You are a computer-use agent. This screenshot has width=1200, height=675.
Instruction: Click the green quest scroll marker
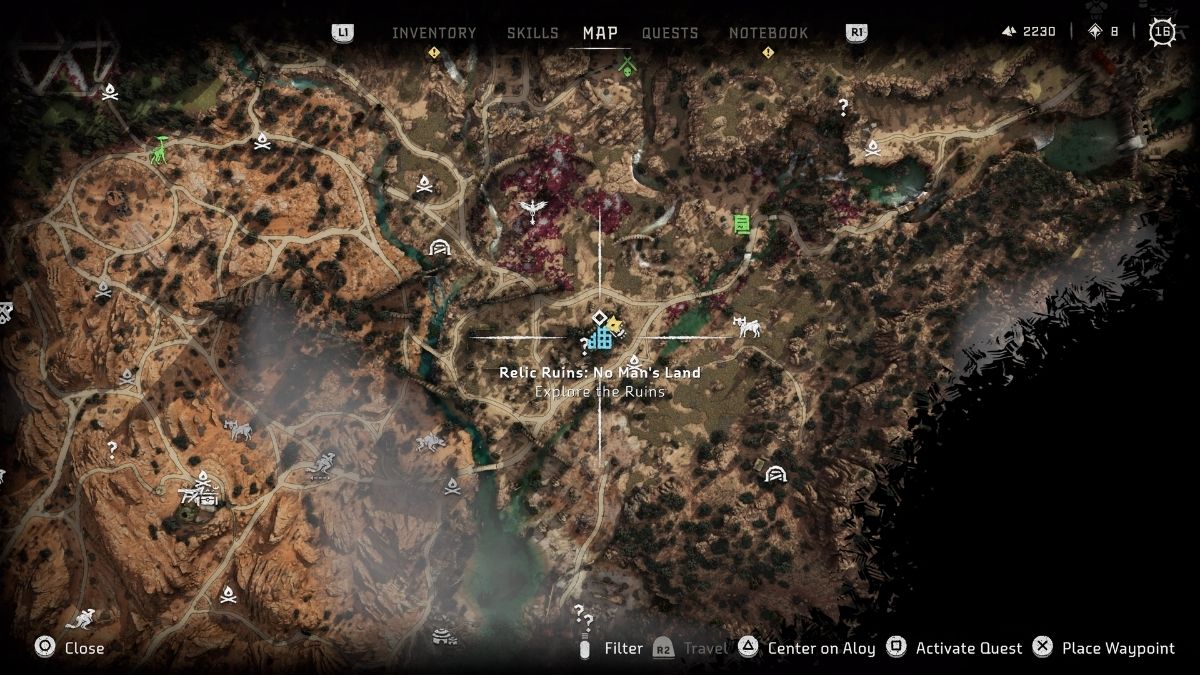pyautogui.click(x=742, y=224)
